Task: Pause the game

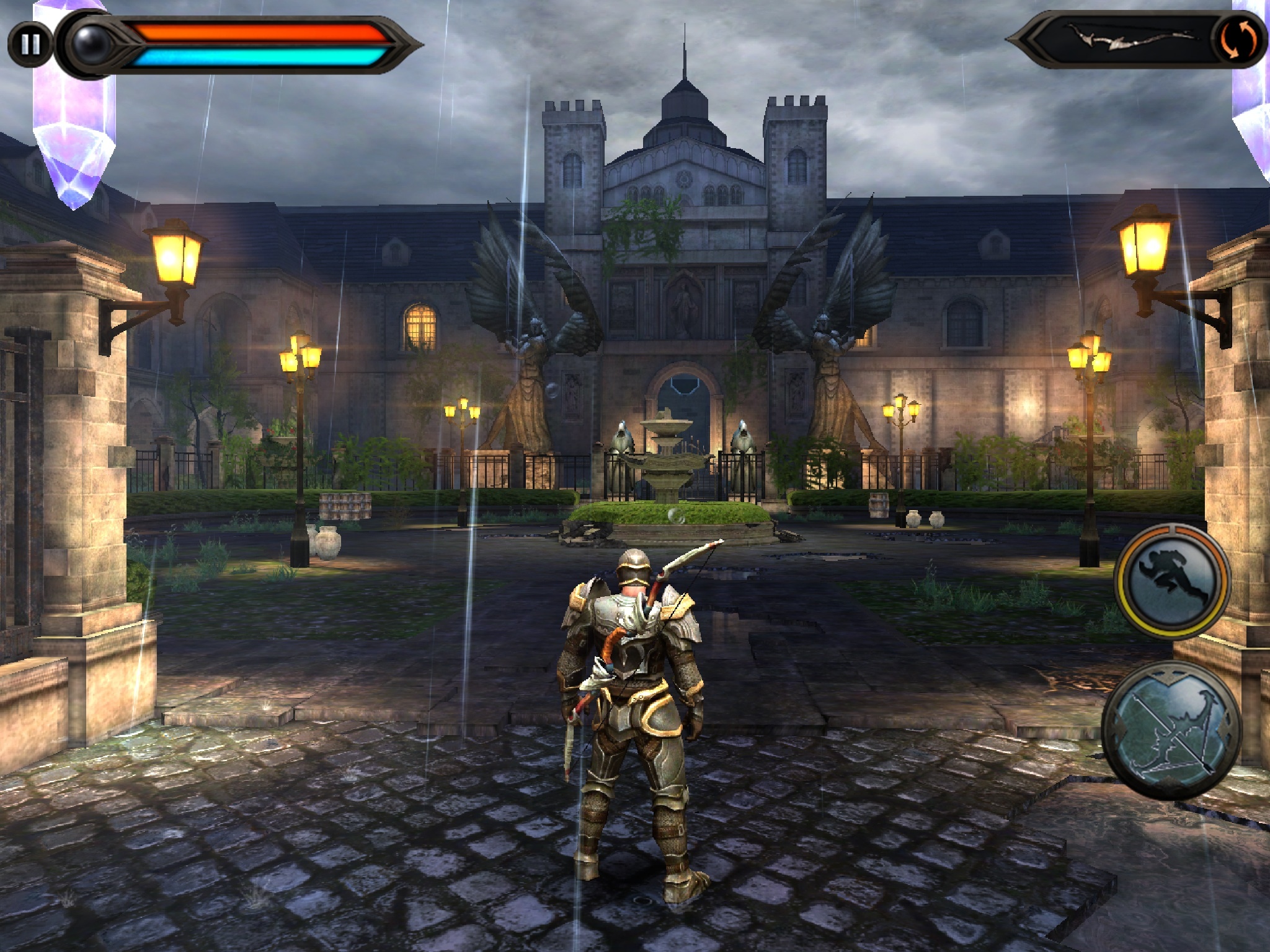Action: [x=30, y=43]
